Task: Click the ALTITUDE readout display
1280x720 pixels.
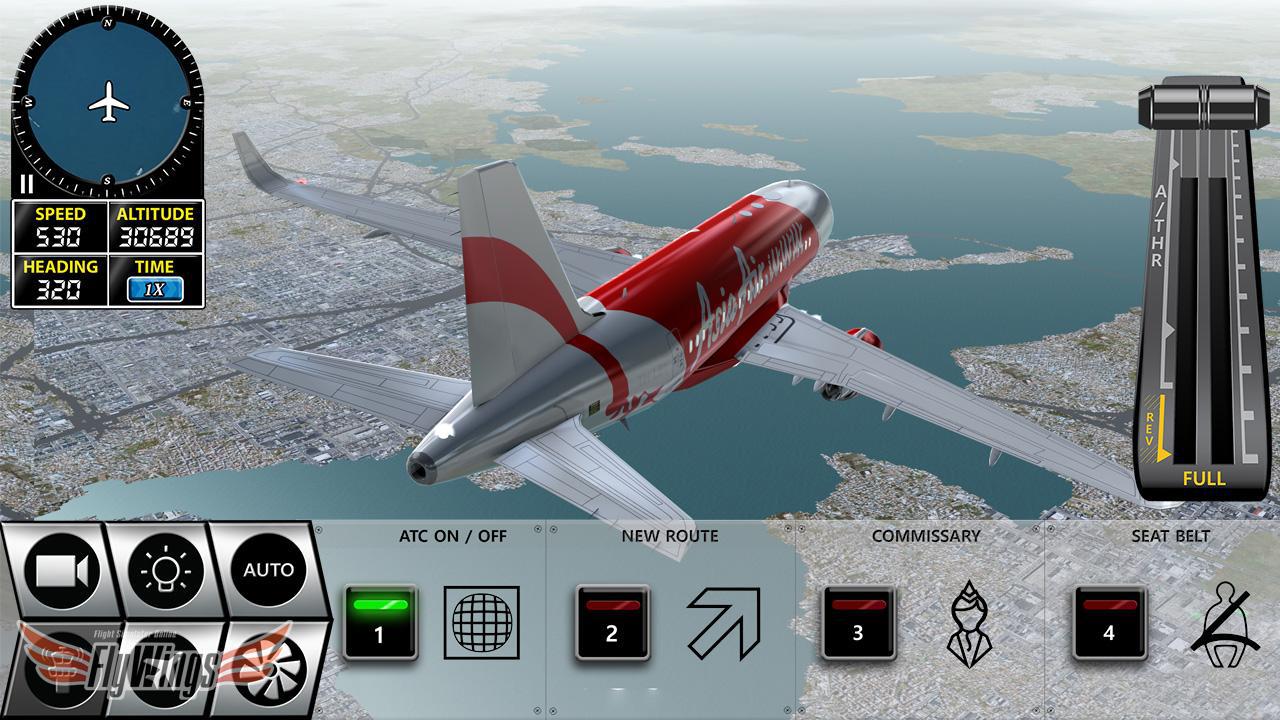Action: [156, 226]
